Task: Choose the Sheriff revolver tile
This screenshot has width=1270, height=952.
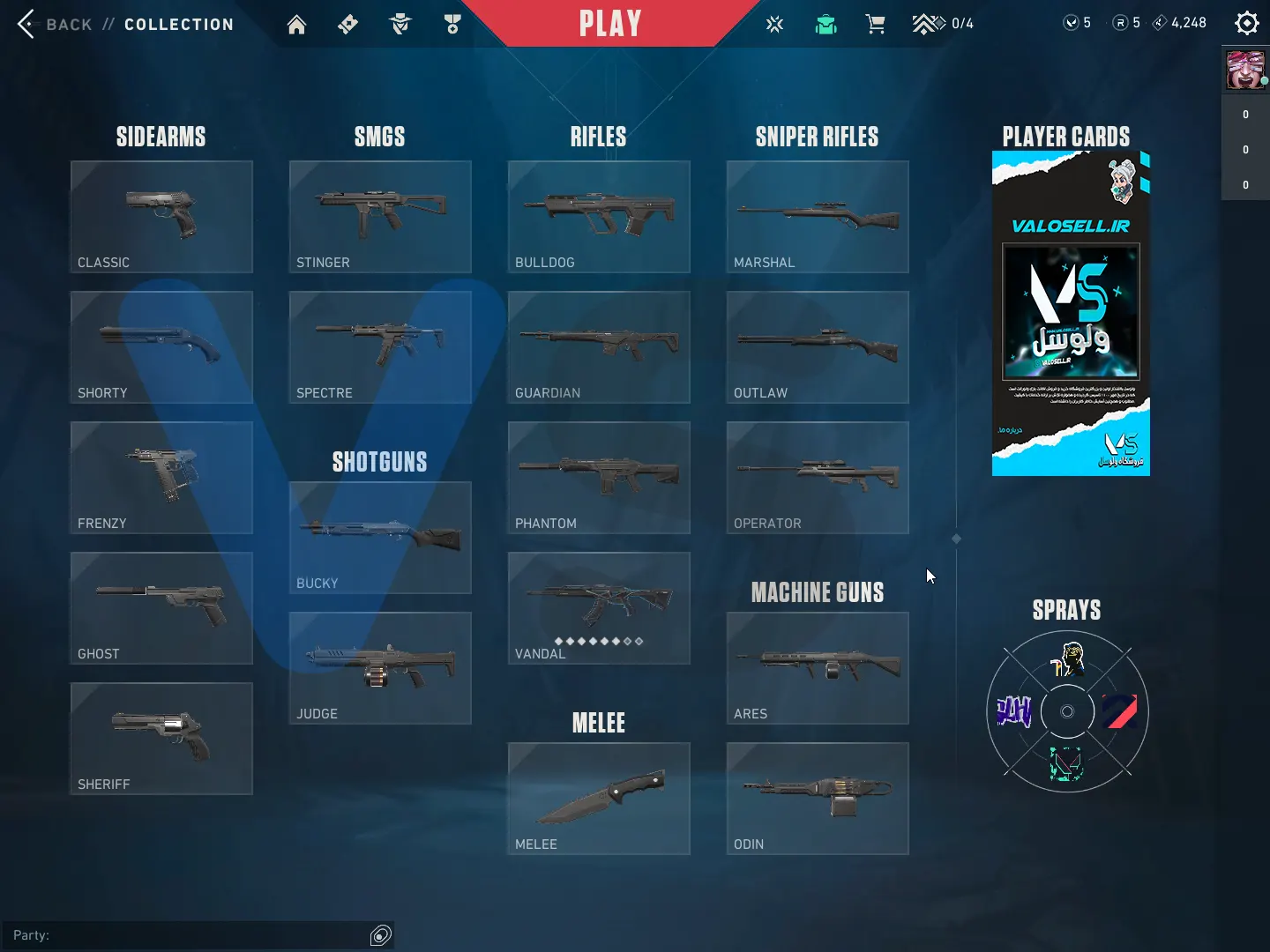Action: tap(161, 739)
